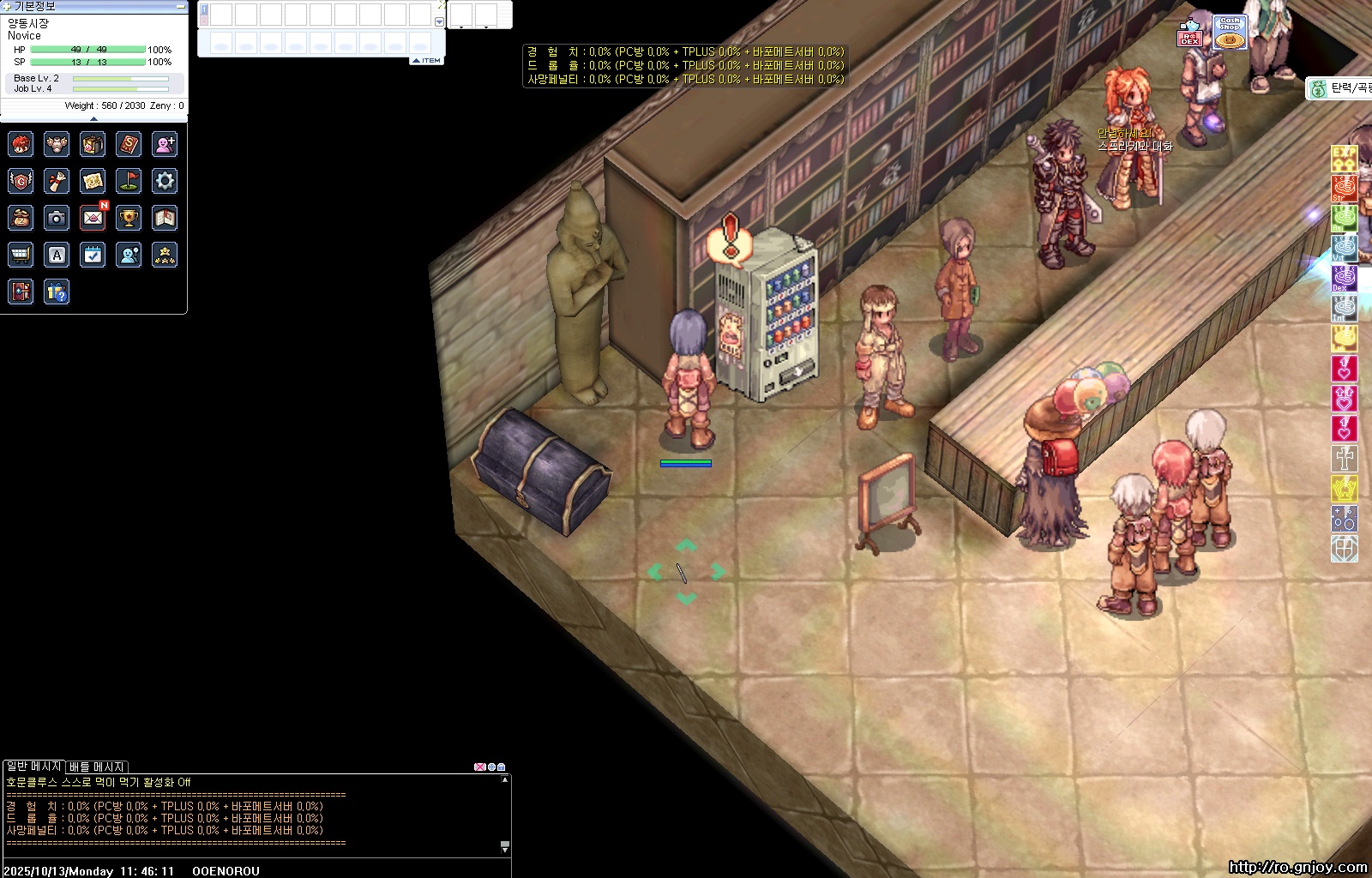Open the mail envelope icon marked N
Screen dimensions: 1372x878
coord(93,219)
